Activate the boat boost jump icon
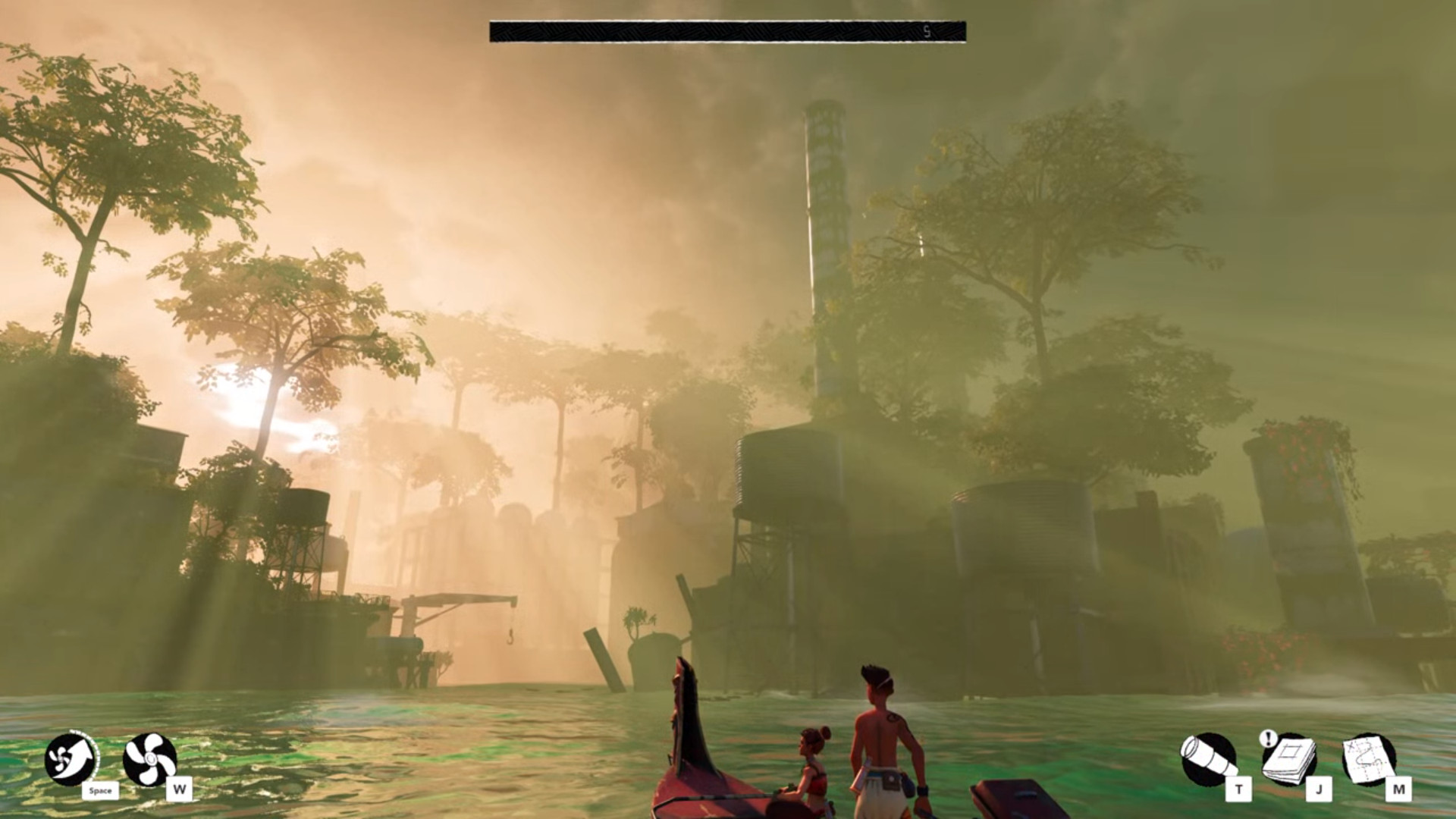The height and width of the screenshot is (819, 1456). pos(71,759)
